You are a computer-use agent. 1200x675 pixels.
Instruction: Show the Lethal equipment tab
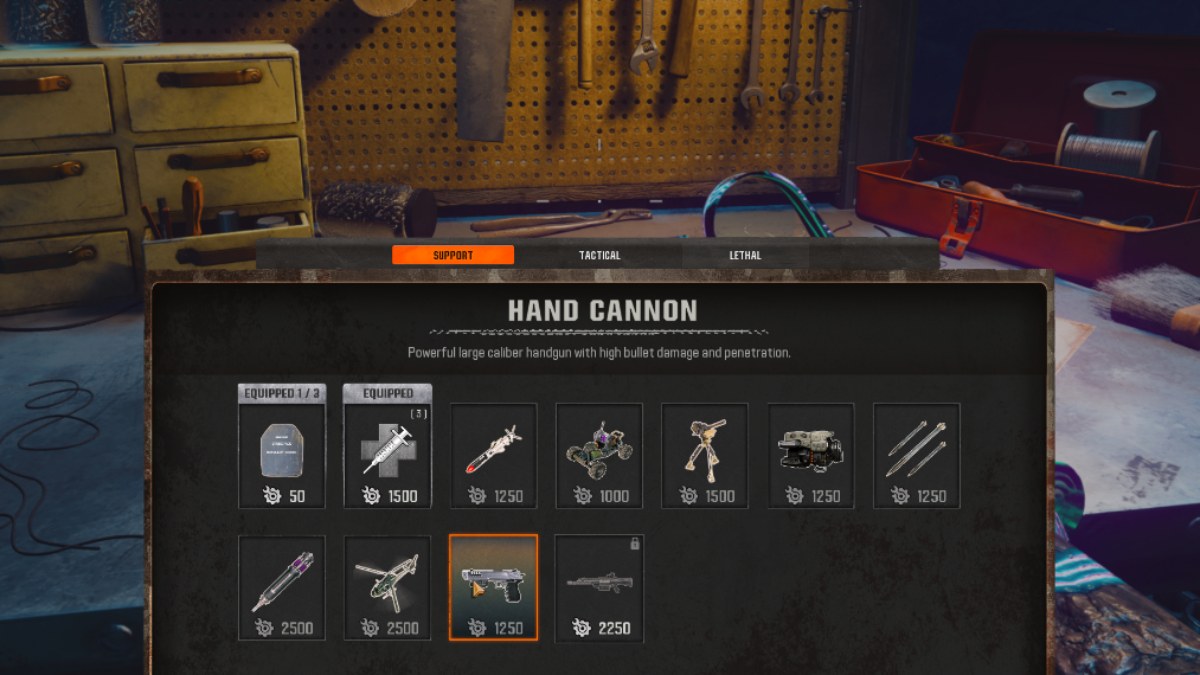coord(745,255)
